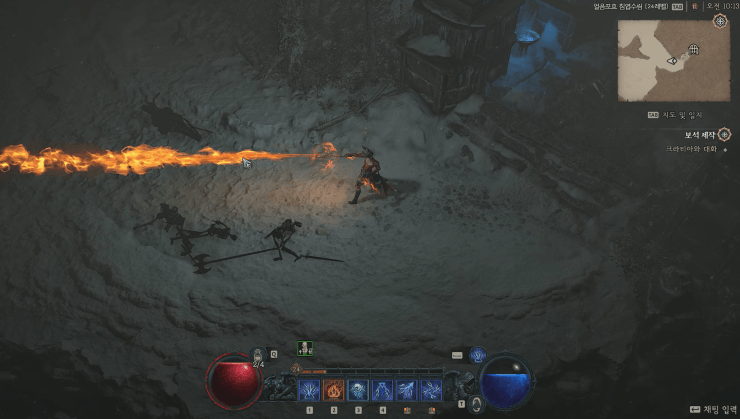Activate the branching lightning skill in slot 1
This screenshot has width=740, height=419.
click(309, 388)
